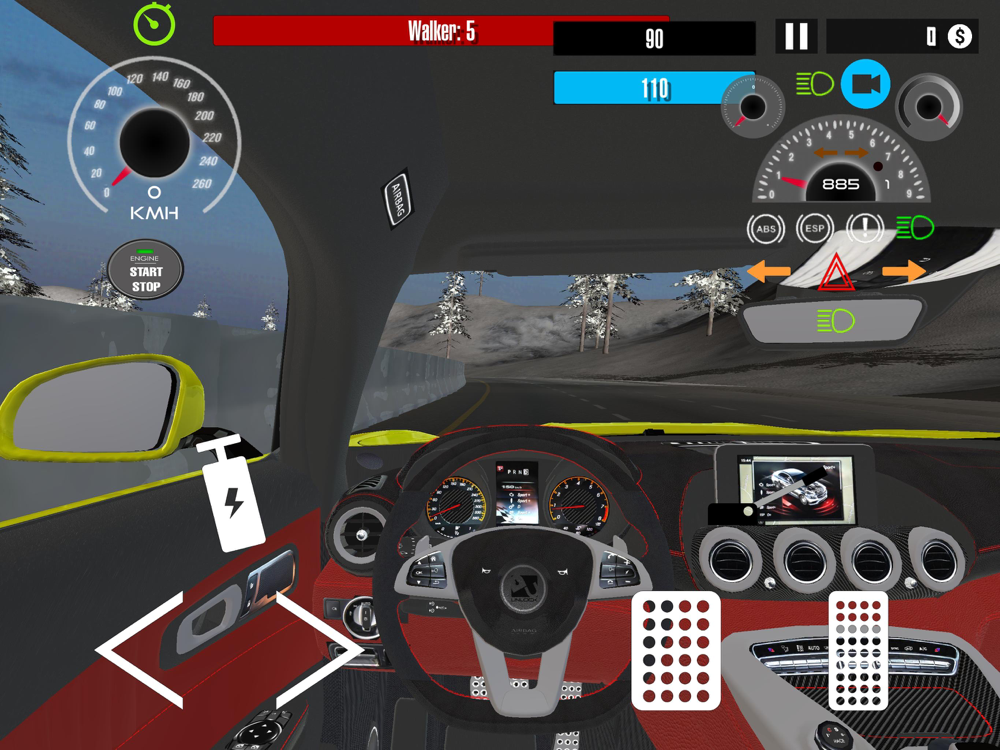Switch camera view with the blue camera button

(865, 85)
